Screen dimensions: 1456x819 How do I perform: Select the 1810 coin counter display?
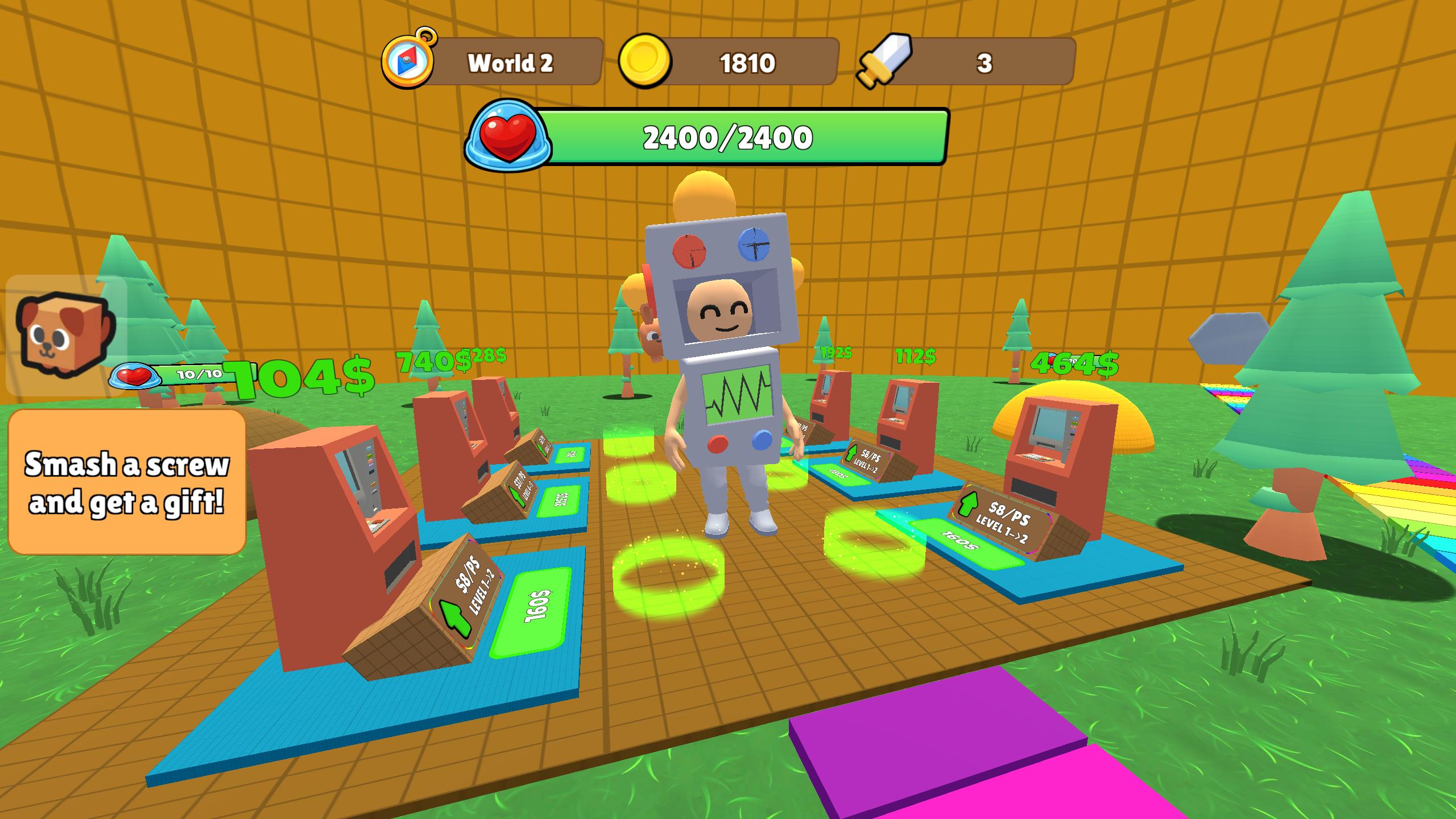pos(747,64)
